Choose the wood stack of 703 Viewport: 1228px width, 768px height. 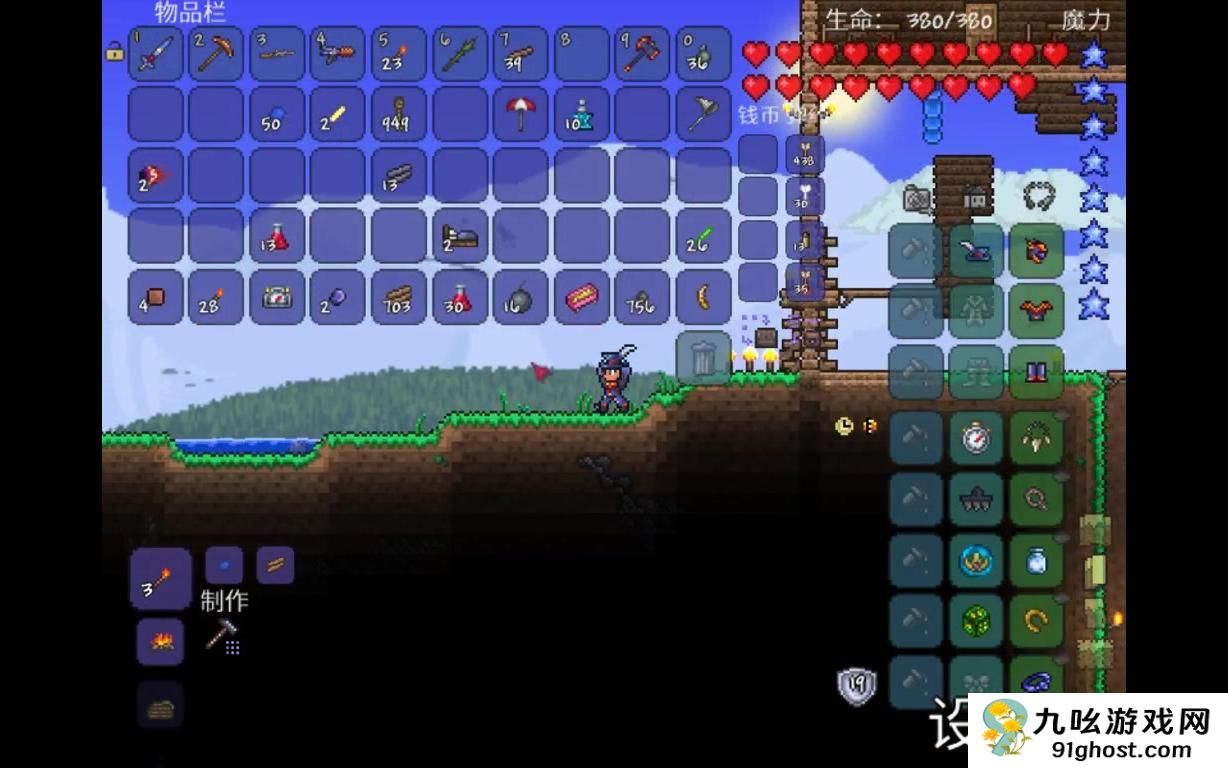399,297
